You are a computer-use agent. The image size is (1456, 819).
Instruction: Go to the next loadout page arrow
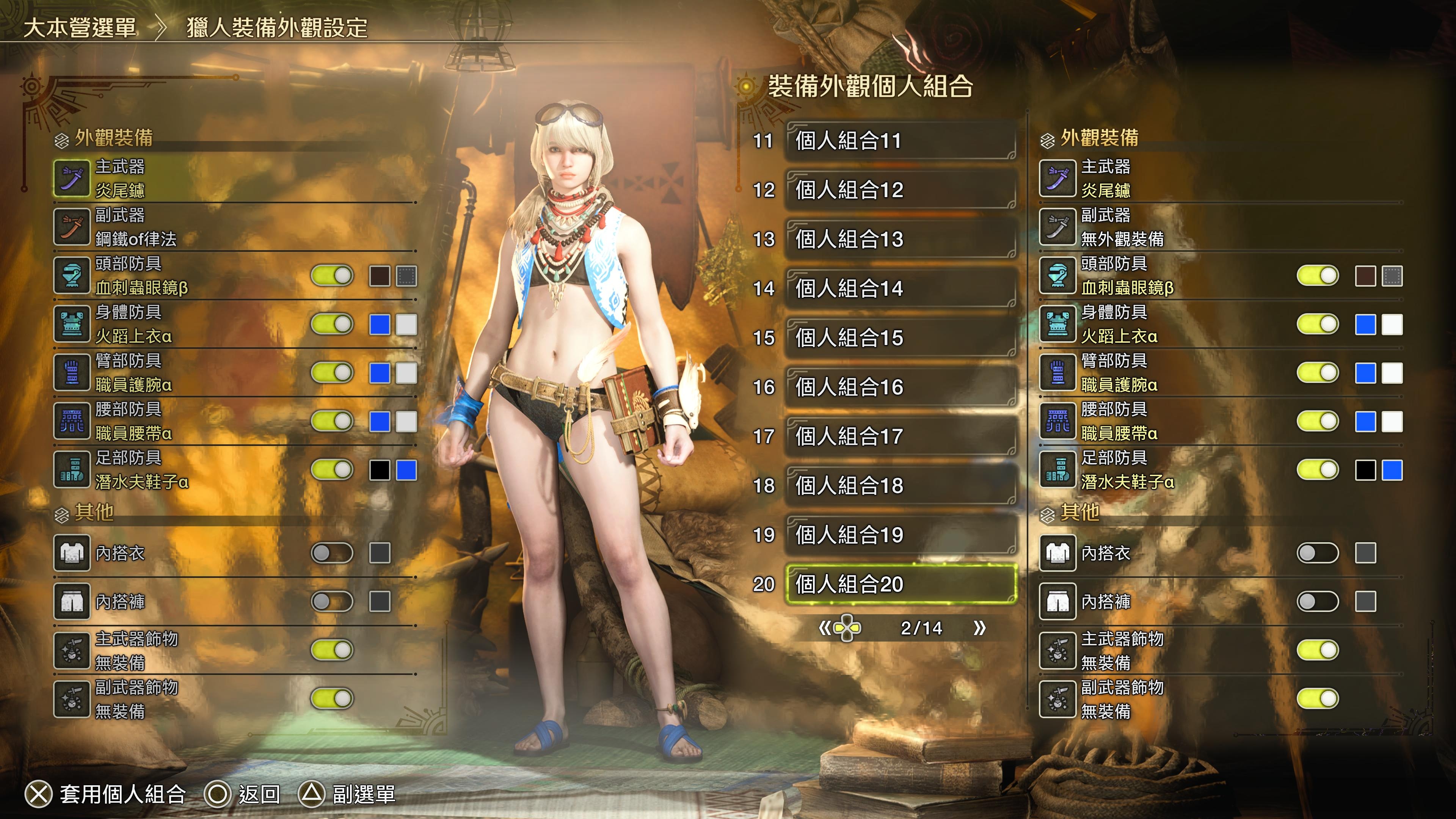coord(979,628)
